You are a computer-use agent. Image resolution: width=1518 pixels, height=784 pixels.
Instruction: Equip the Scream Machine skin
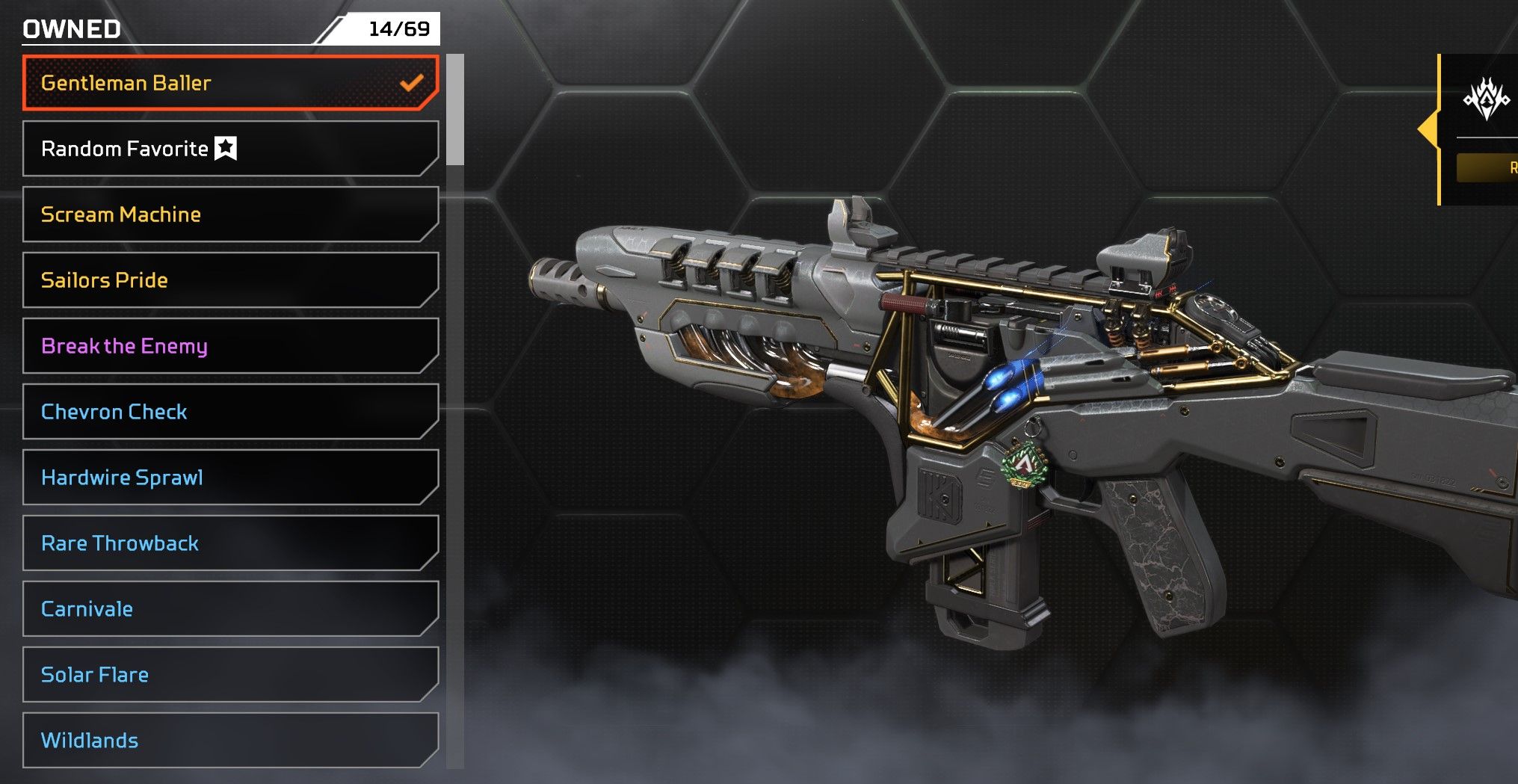tap(230, 214)
